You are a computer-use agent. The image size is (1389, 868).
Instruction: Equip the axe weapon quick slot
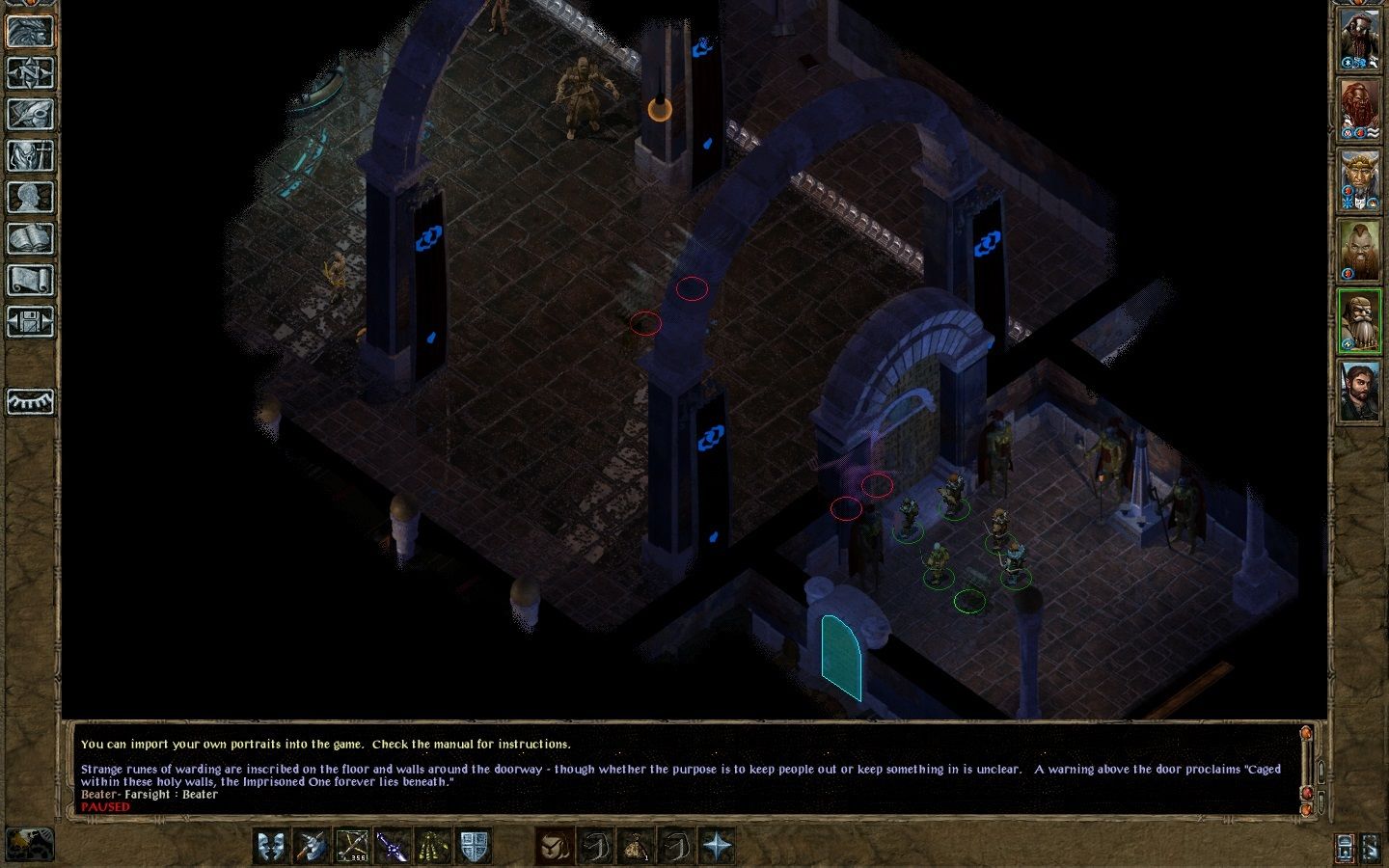(313, 846)
